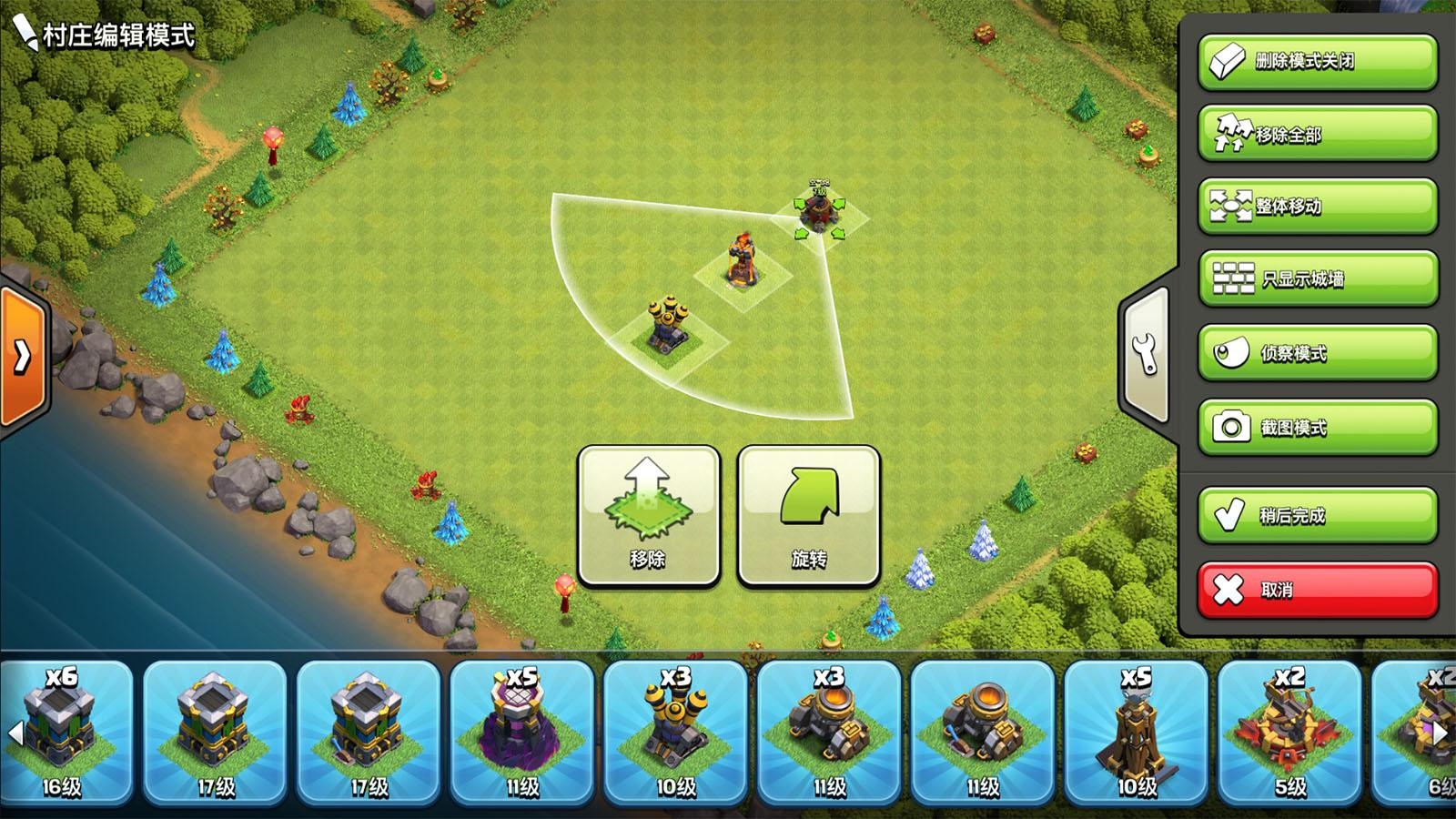Rotate the selected building with 旋转
The height and width of the screenshot is (819, 1456).
click(808, 516)
